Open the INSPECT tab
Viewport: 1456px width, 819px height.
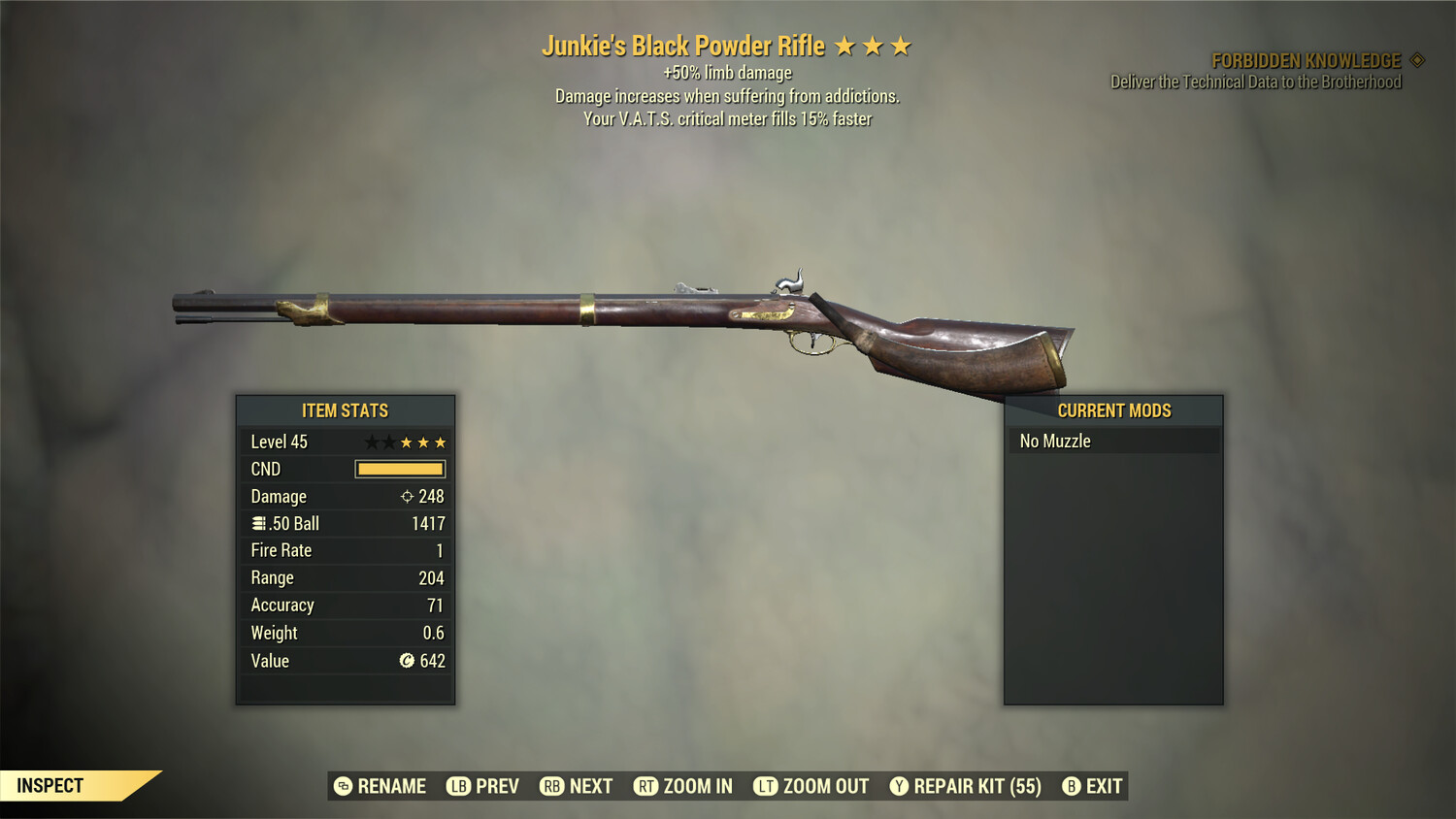pos(50,785)
